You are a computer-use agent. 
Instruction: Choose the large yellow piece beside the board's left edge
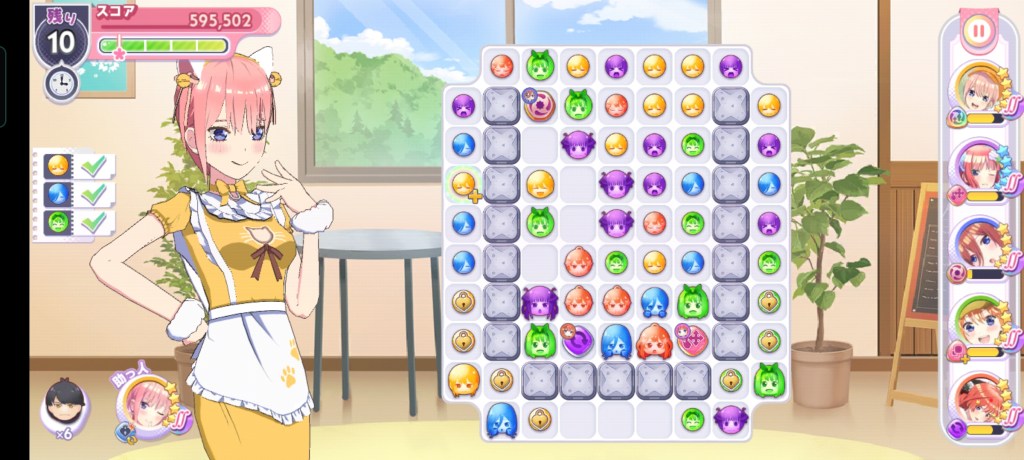(463, 380)
